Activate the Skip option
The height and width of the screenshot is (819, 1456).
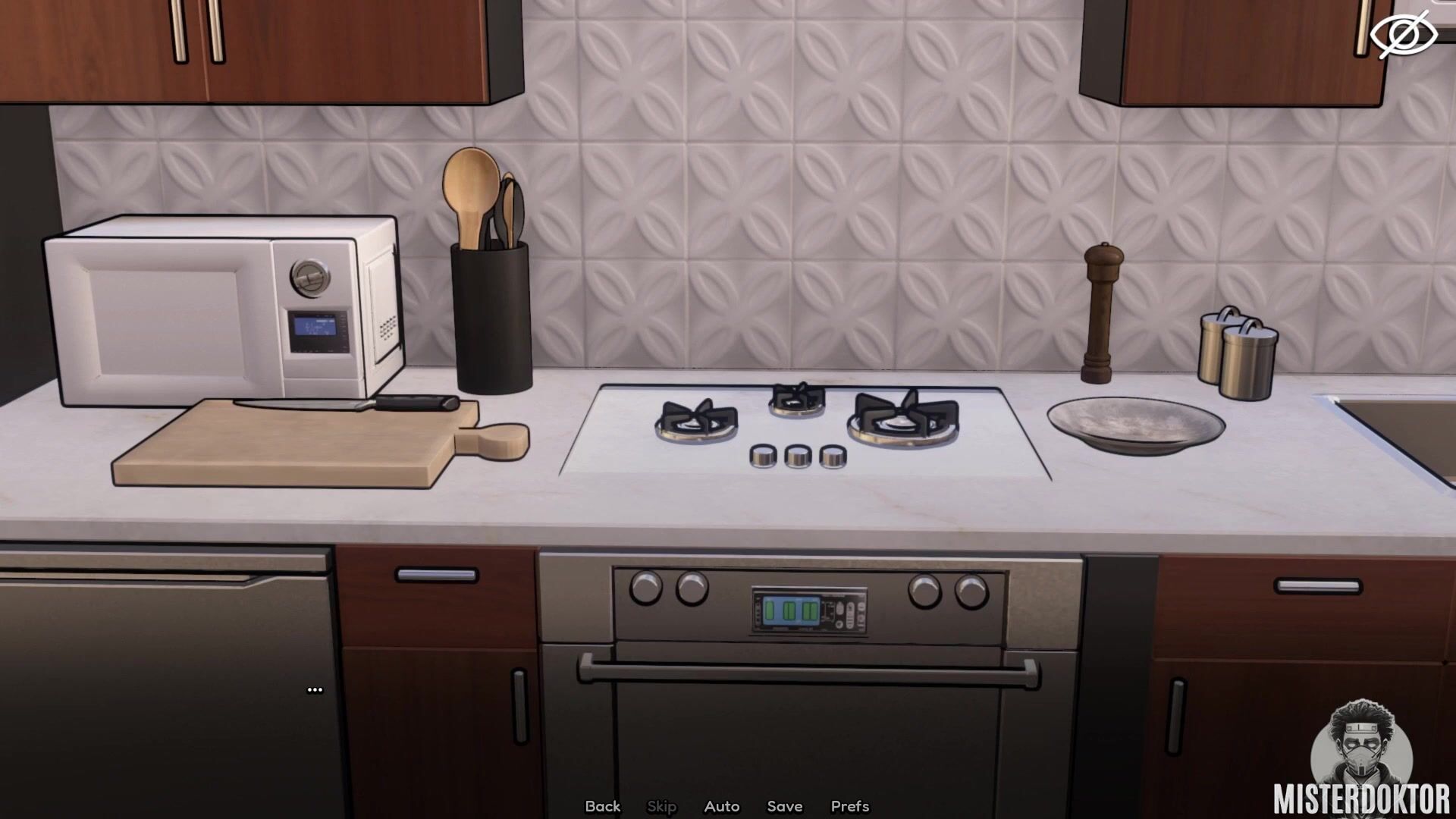[x=661, y=806]
